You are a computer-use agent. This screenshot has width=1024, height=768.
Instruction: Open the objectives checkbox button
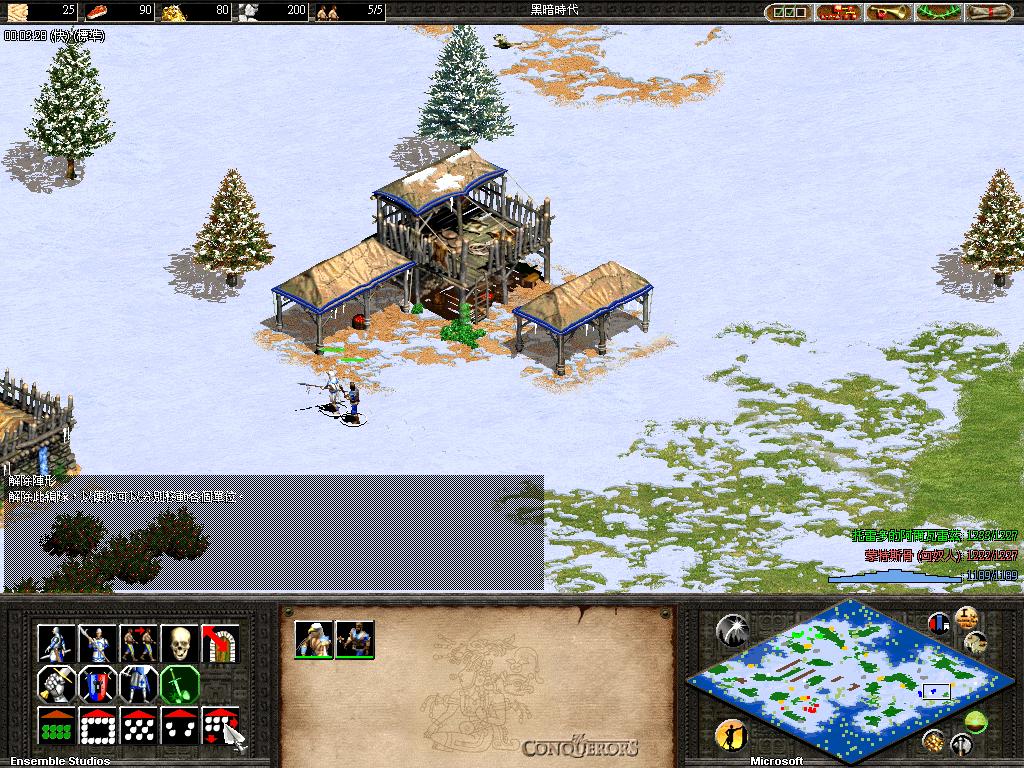[788, 13]
